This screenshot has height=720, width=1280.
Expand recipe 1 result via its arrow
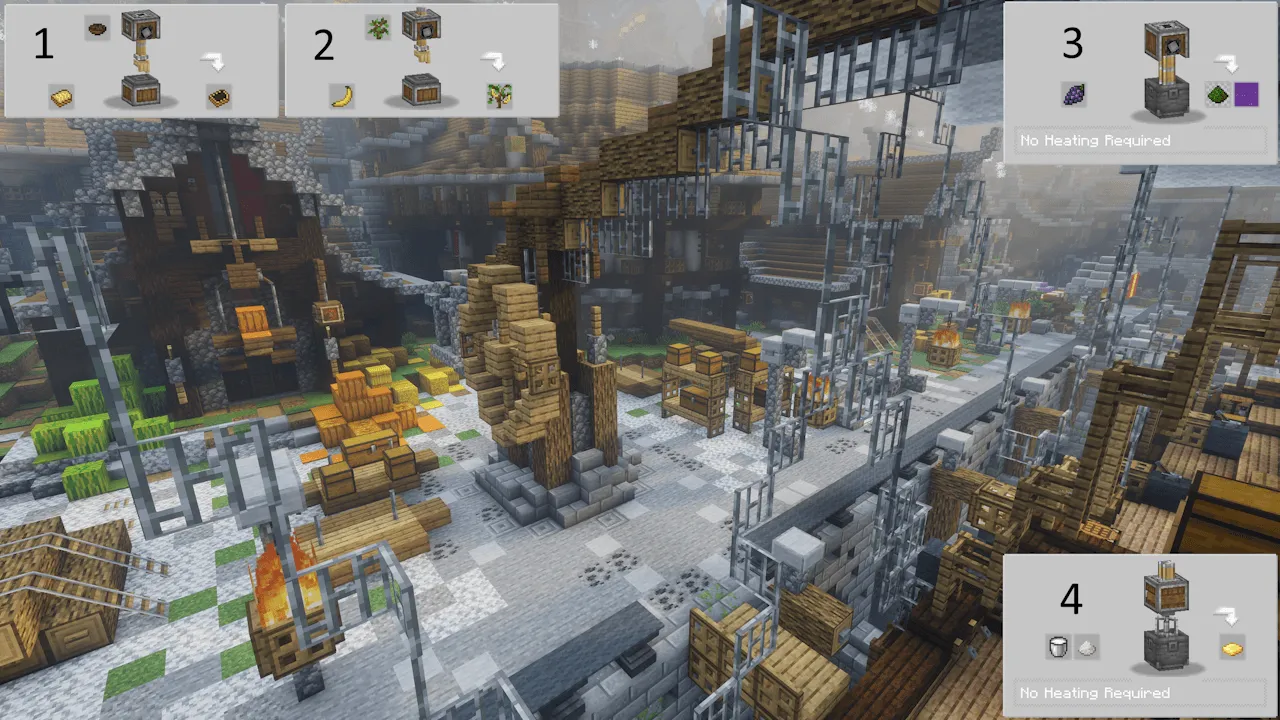point(212,60)
